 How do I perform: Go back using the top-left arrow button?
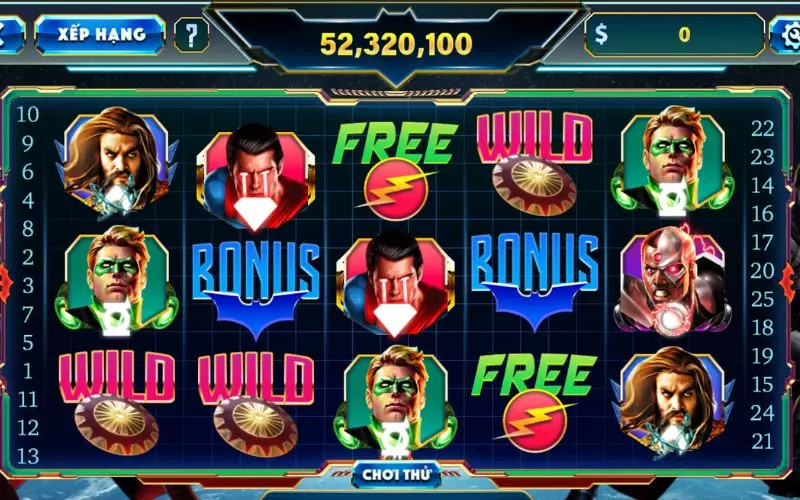coord(10,34)
